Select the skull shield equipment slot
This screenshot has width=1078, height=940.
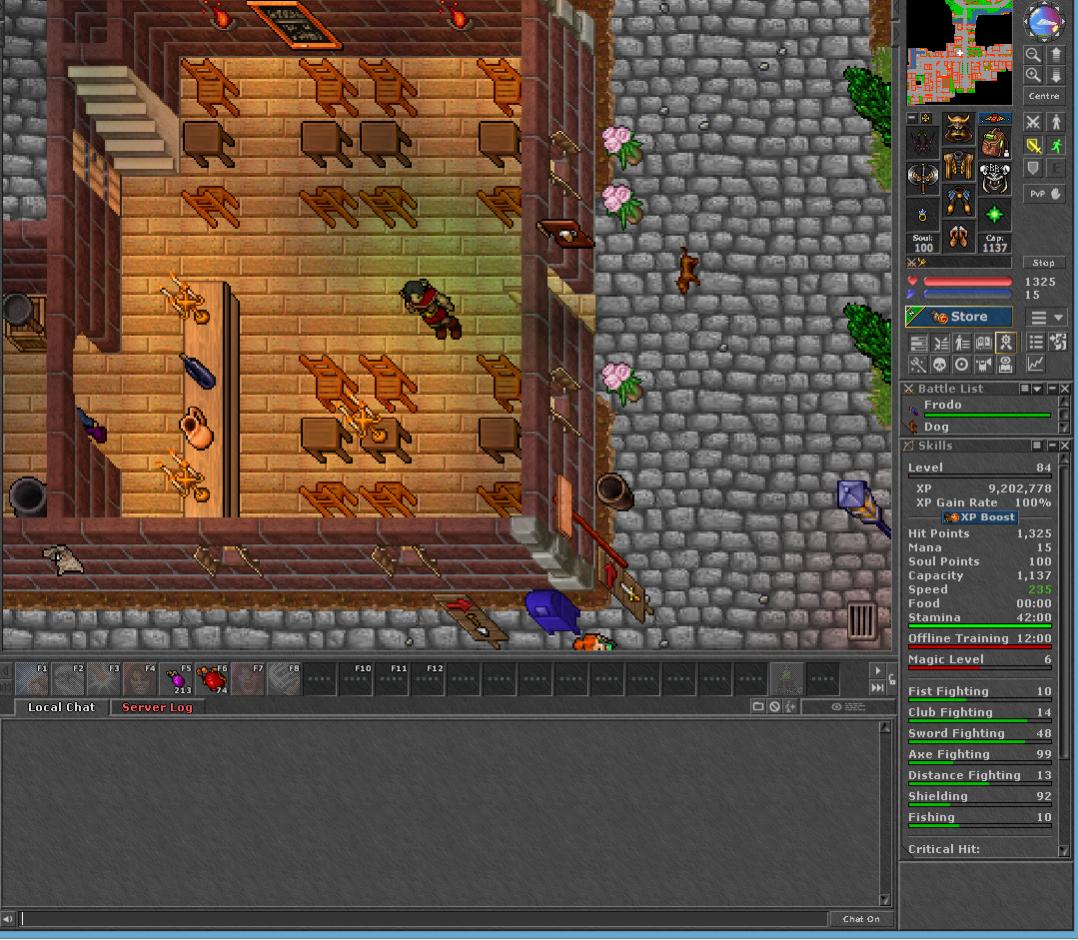point(994,178)
